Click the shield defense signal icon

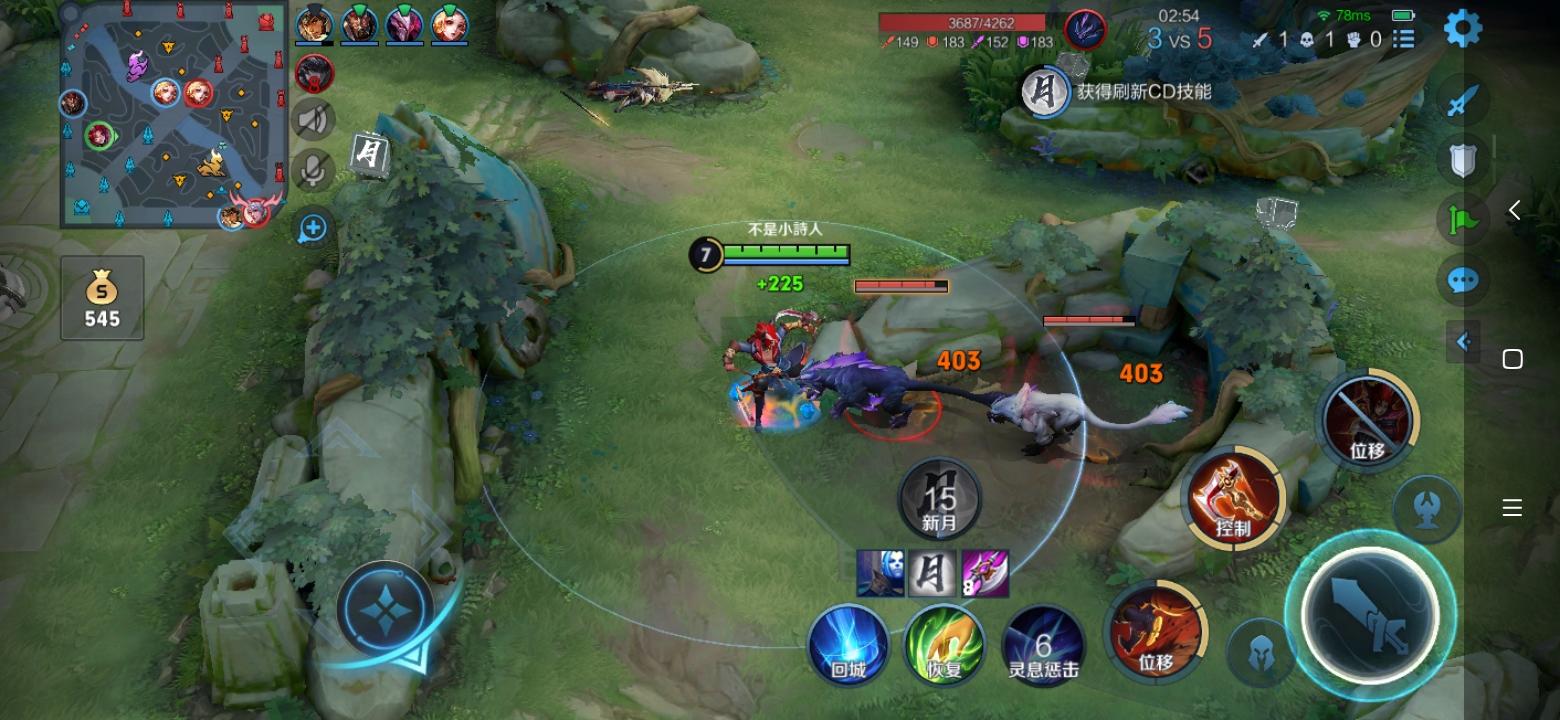(x=1462, y=160)
